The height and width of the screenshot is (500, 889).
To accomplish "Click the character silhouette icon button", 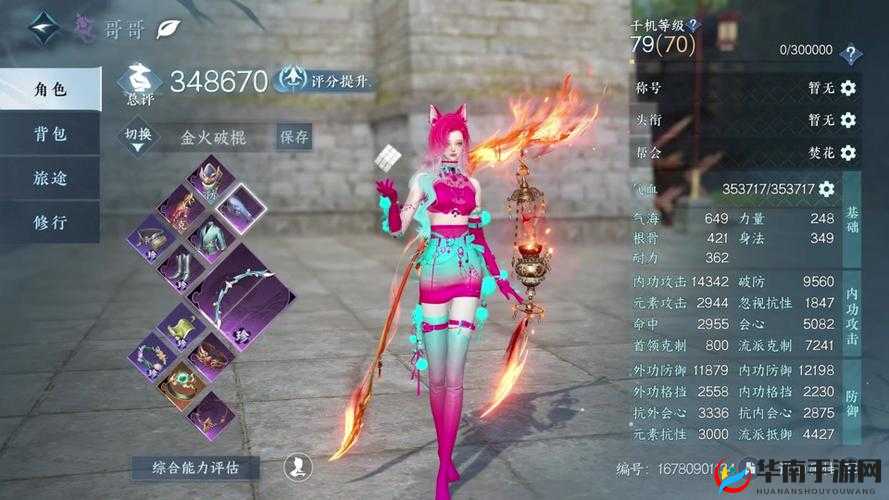I will coord(296,465).
